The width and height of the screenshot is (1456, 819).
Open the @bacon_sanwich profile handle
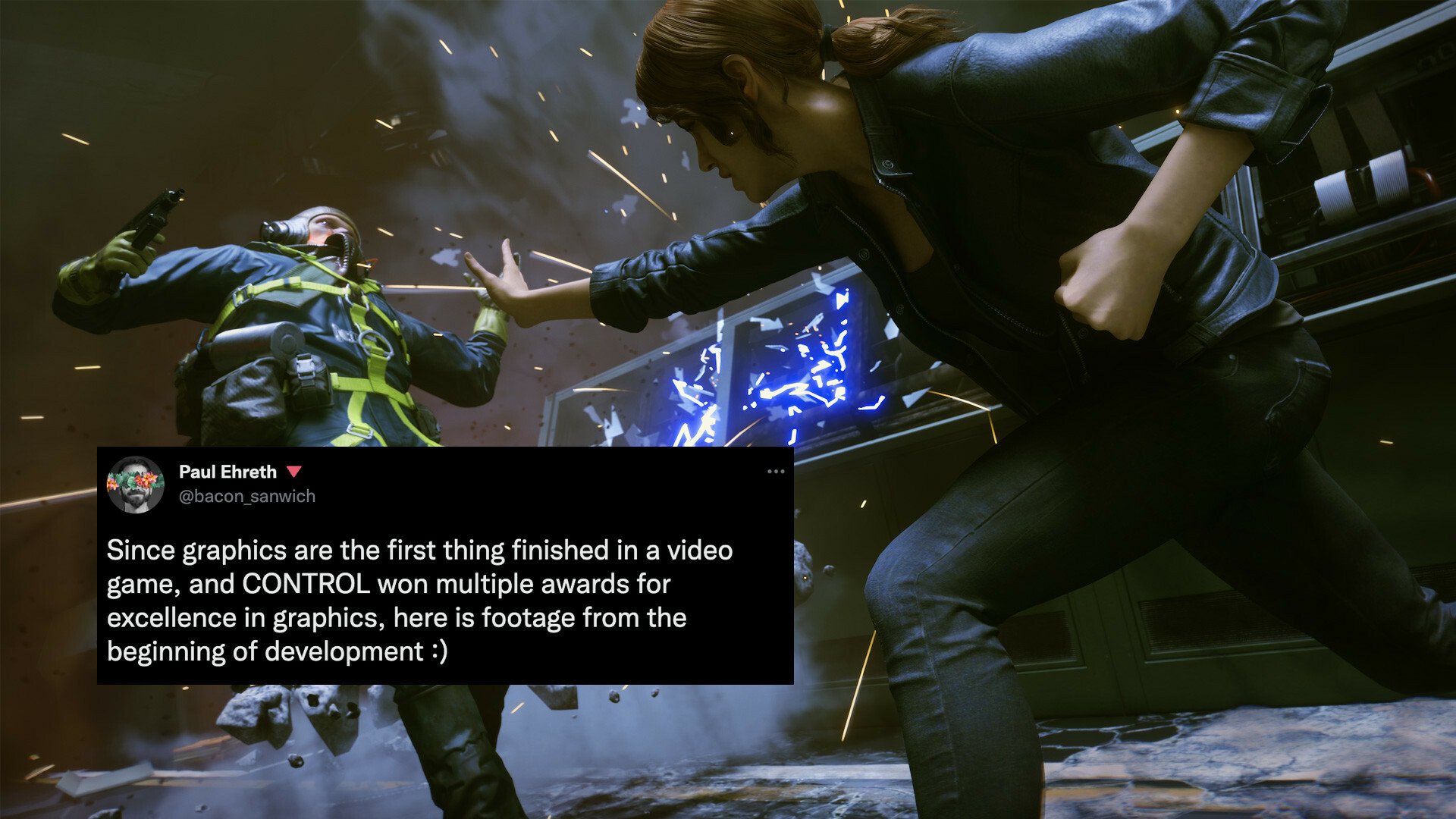tap(247, 497)
